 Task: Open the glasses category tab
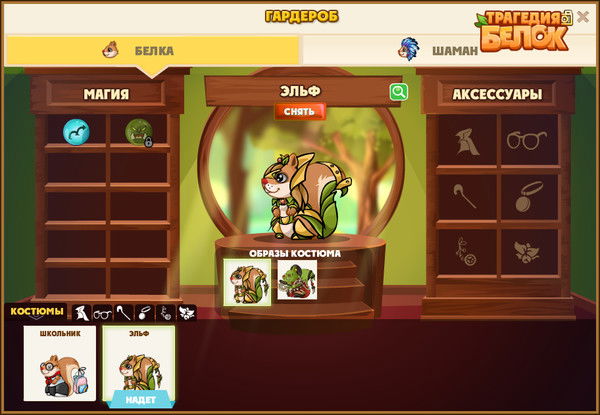click(x=102, y=313)
